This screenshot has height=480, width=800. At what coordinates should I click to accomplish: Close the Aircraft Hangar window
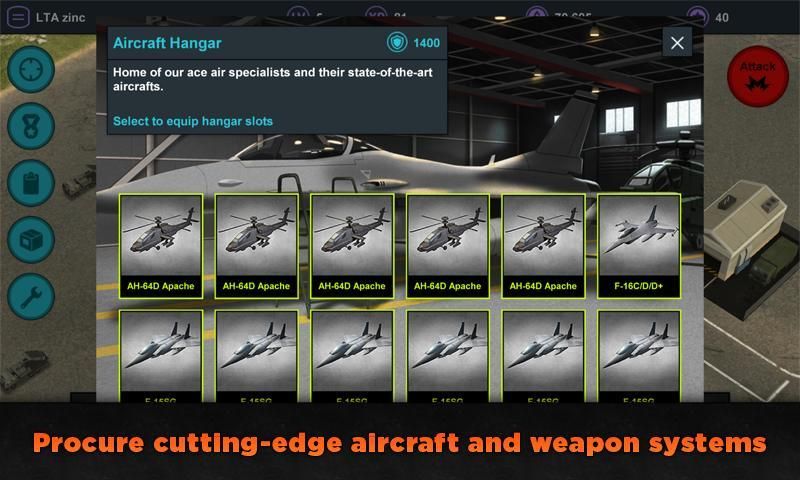click(x=677, y=43)
